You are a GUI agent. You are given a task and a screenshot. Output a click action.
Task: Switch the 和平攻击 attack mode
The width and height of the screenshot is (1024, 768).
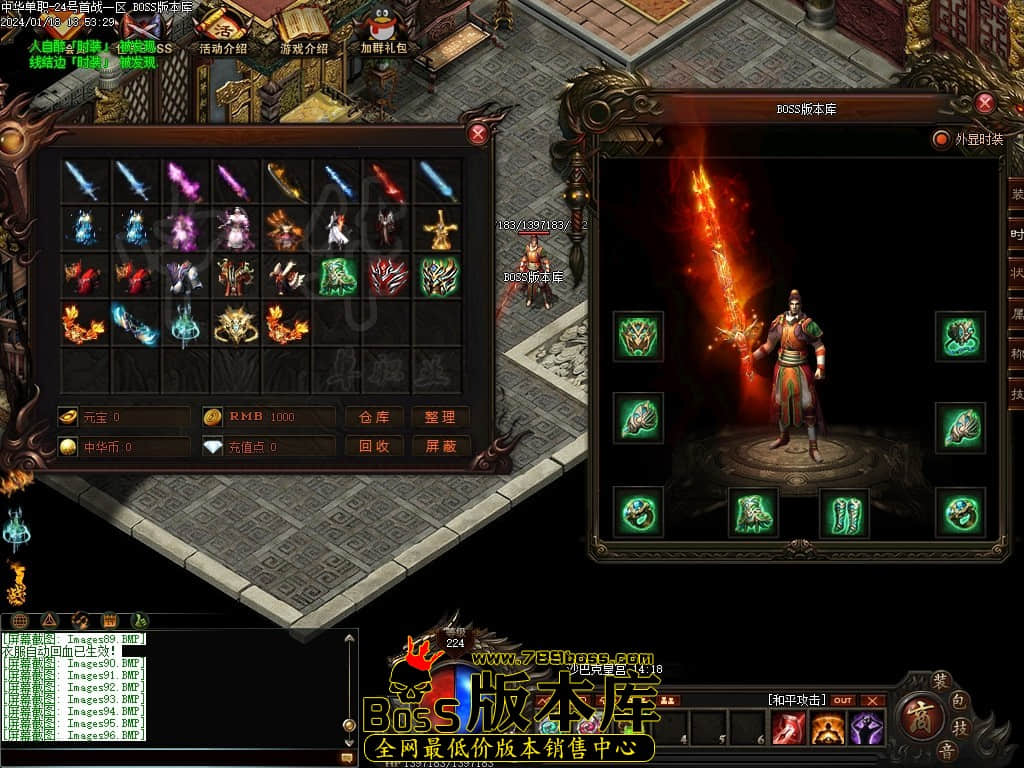(x=796, y=700)
